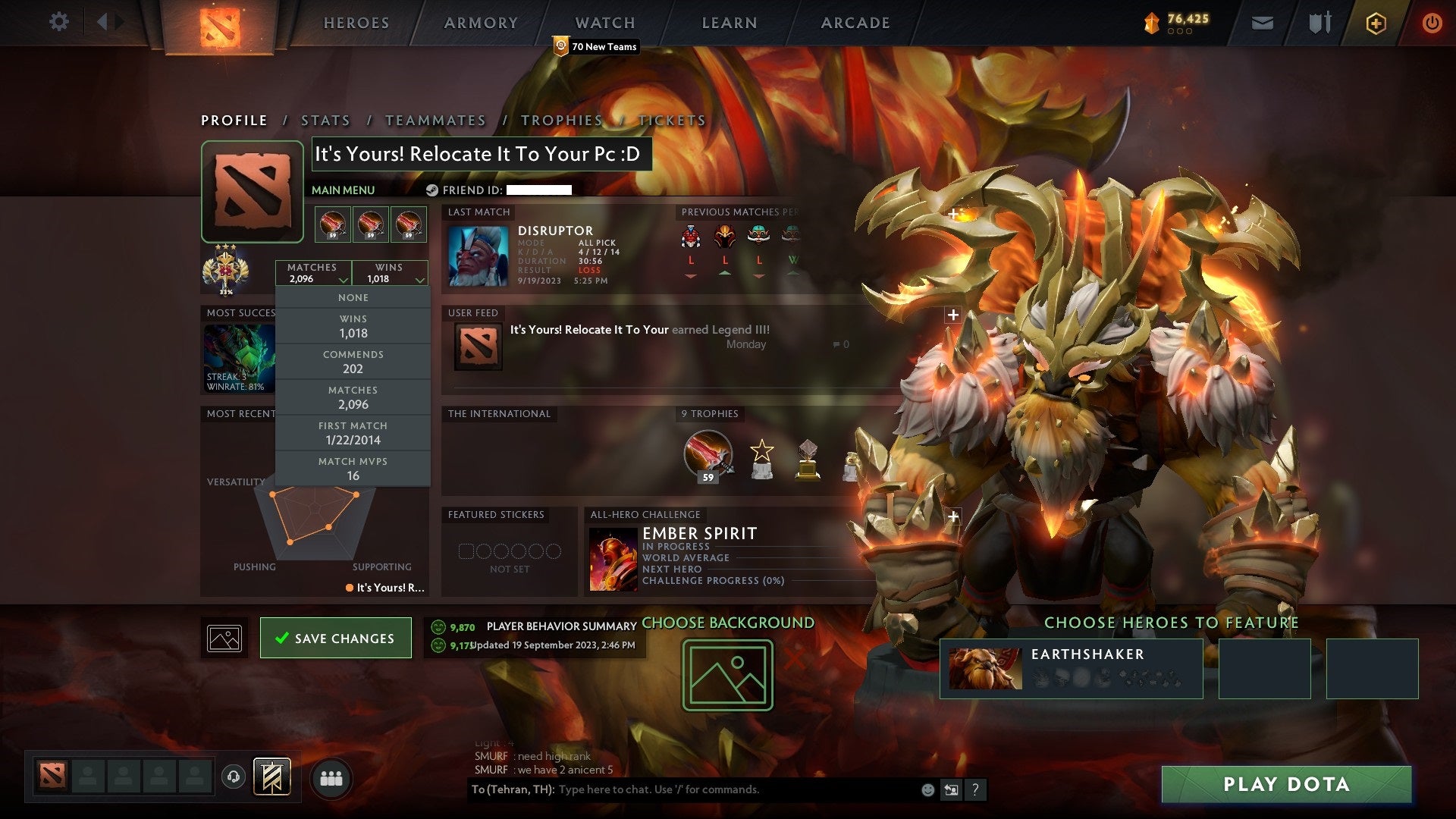1456x819 pixels.
Task: Open the power/logout icon
Action: coord(1433,23)
